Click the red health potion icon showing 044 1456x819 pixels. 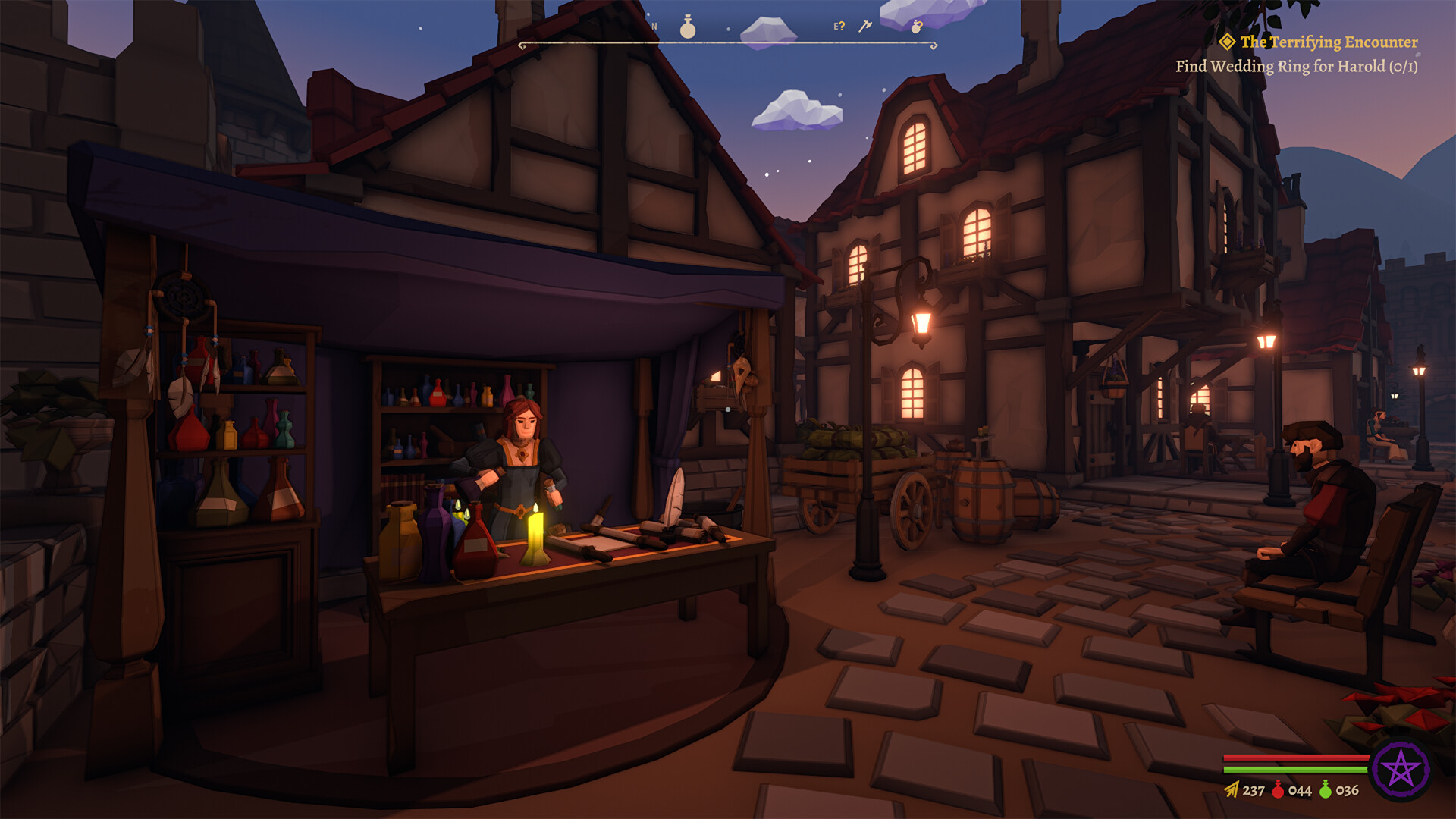[x=1277, y=789]
